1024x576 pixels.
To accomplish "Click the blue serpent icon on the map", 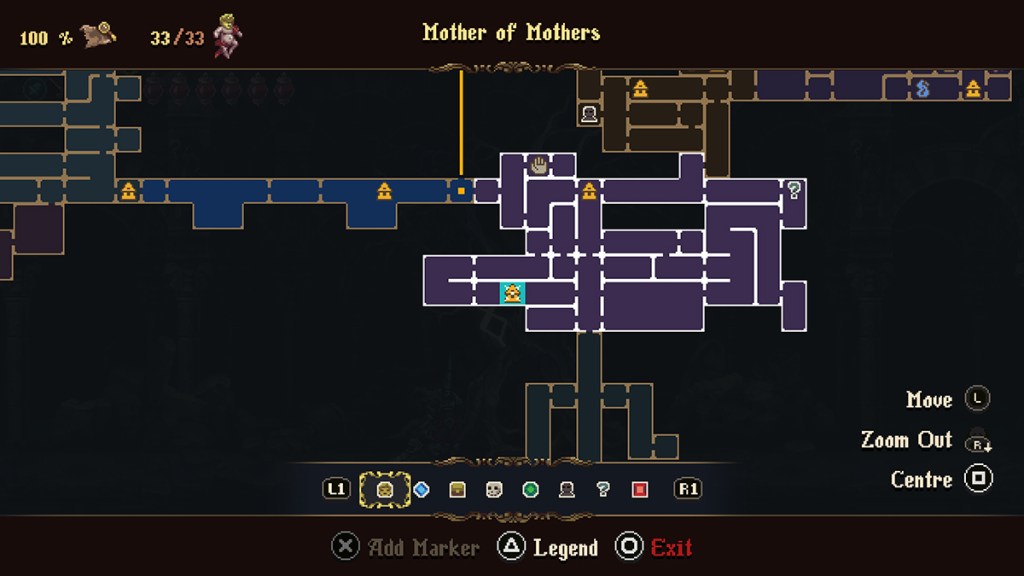I will click(922, 89).
